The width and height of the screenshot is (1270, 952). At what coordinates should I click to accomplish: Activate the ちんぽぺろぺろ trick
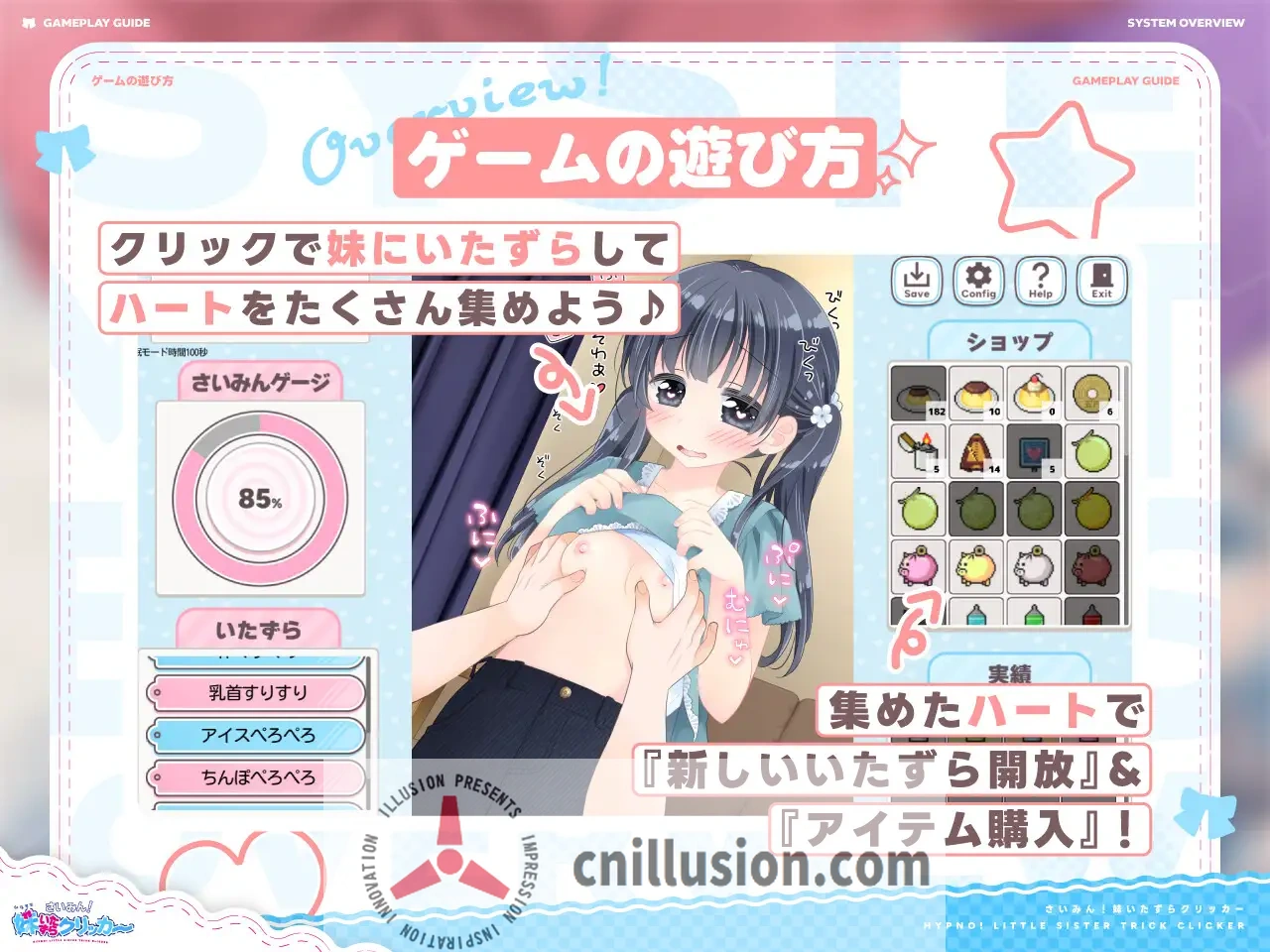[x=257, y=777]
